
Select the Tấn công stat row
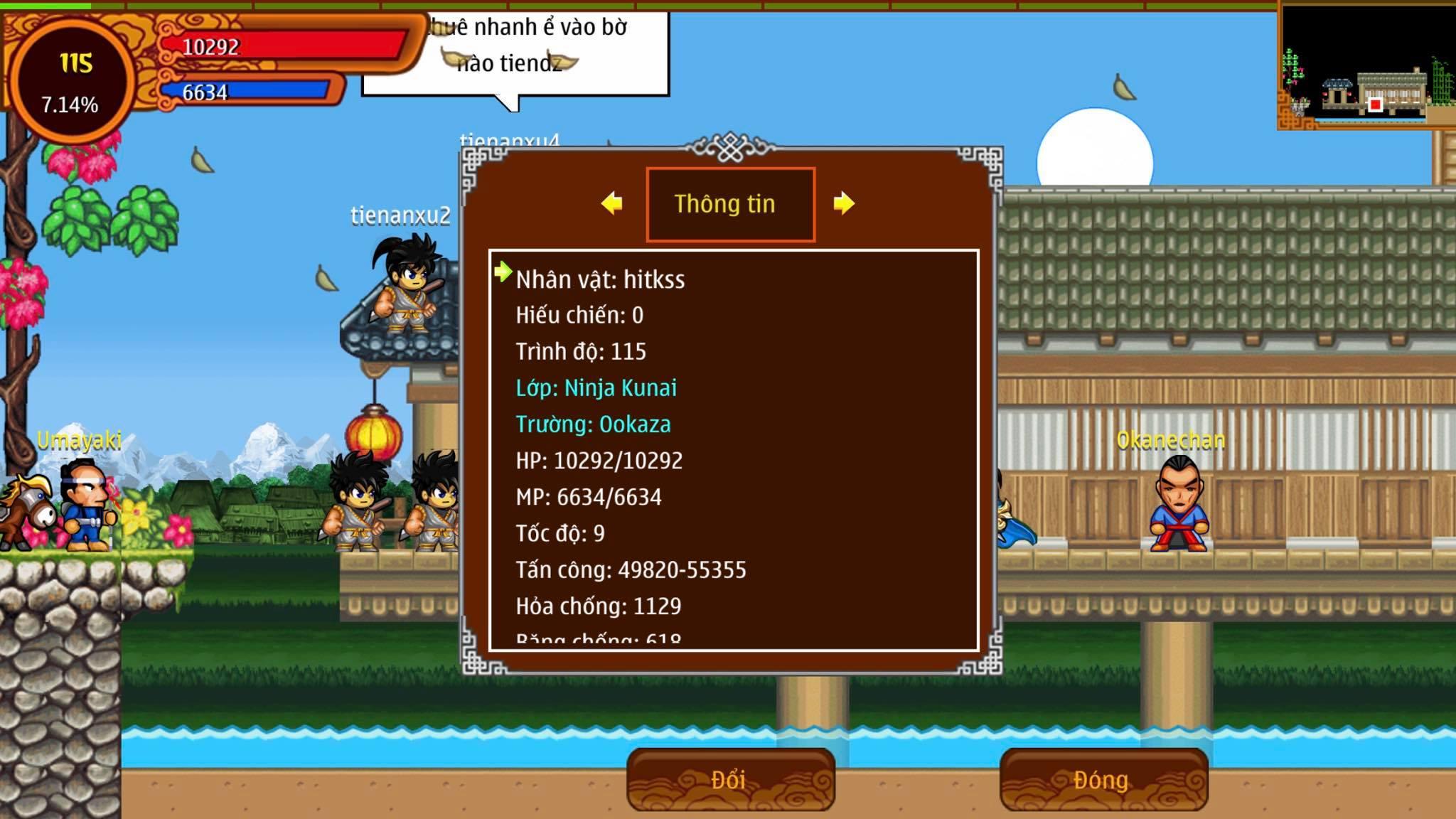click(x=631, y=570)
